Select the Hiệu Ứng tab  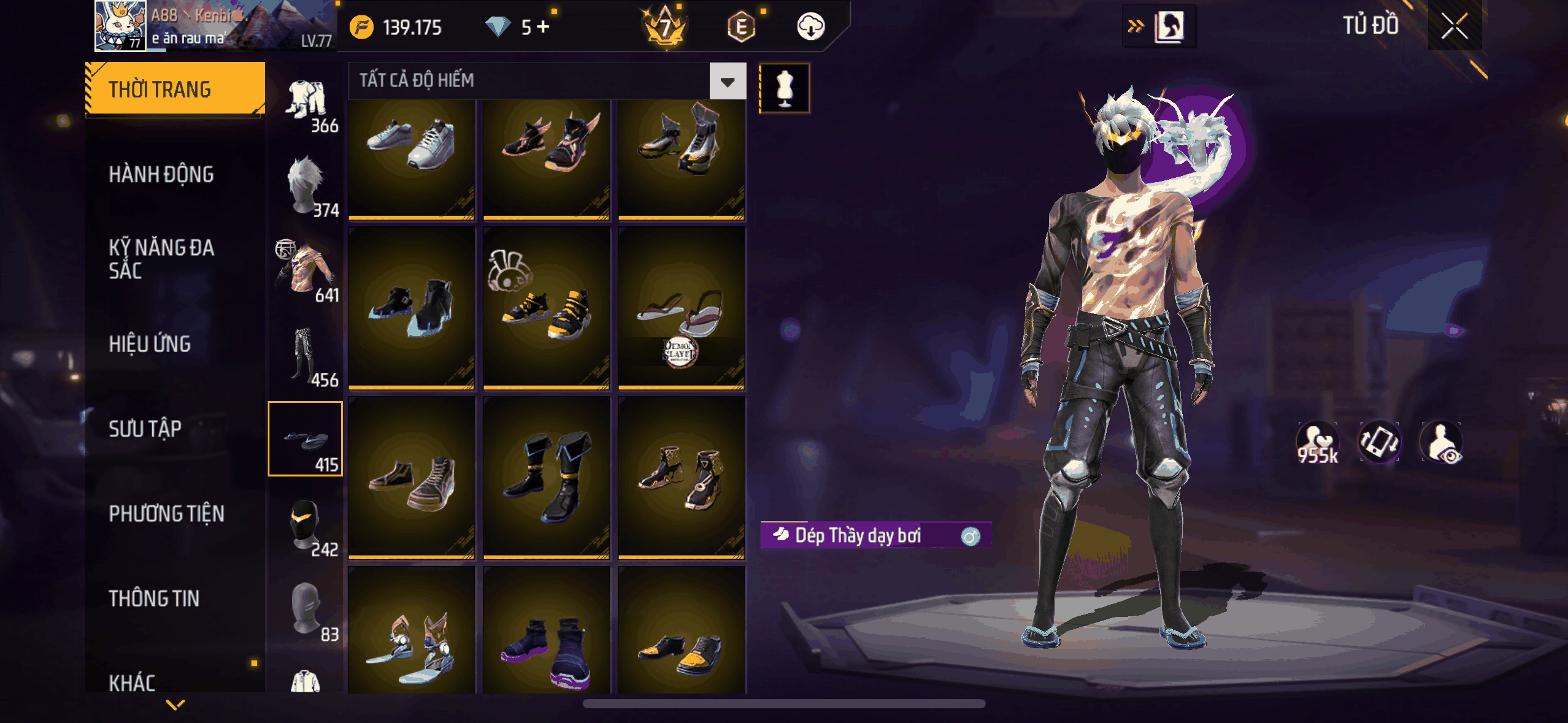[150, 344]
